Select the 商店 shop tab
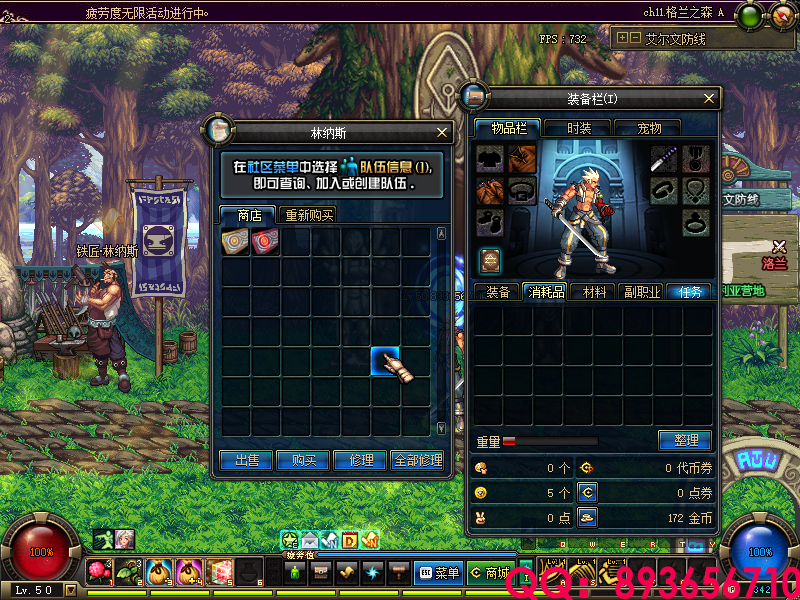The image size is (800, 600). [249, 215]
